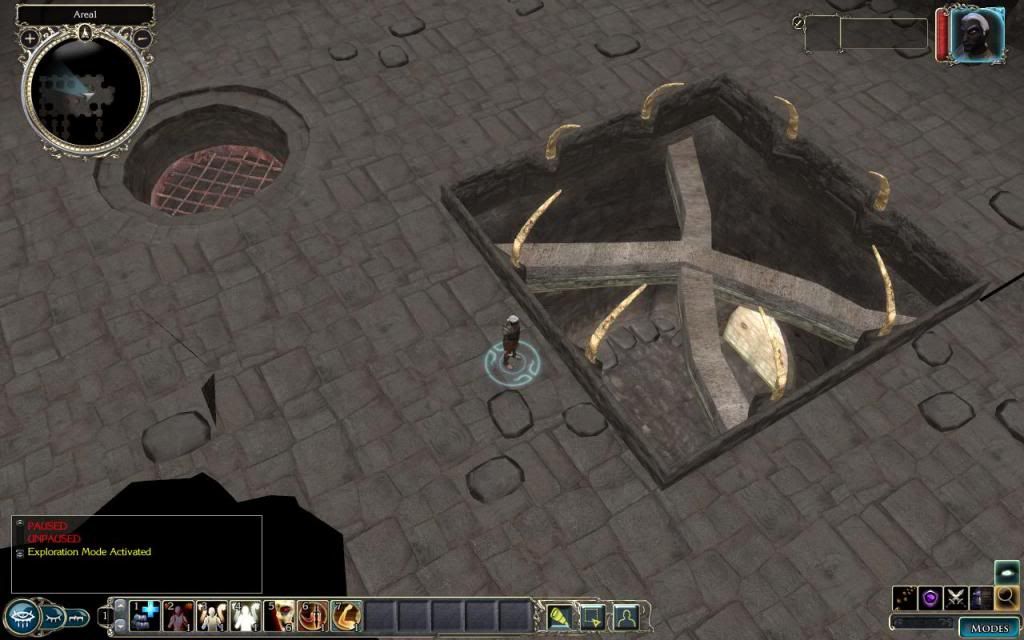Activate the crossed swords combat mode

(957, 597)
